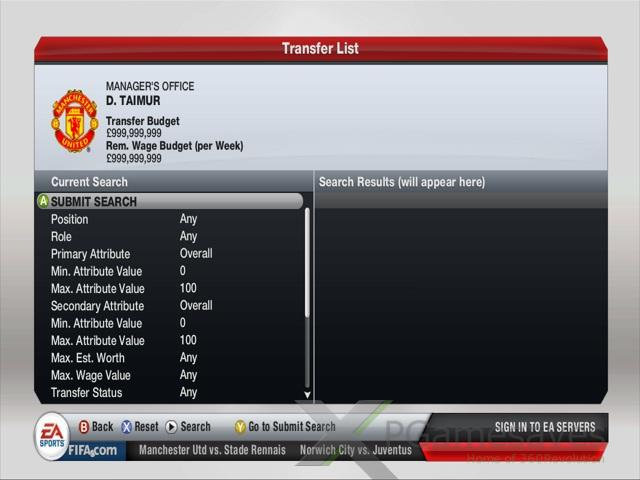The image size is (640, 480).
Task: Select the Secondary Attribute row
Action: [x=97, y=306]
